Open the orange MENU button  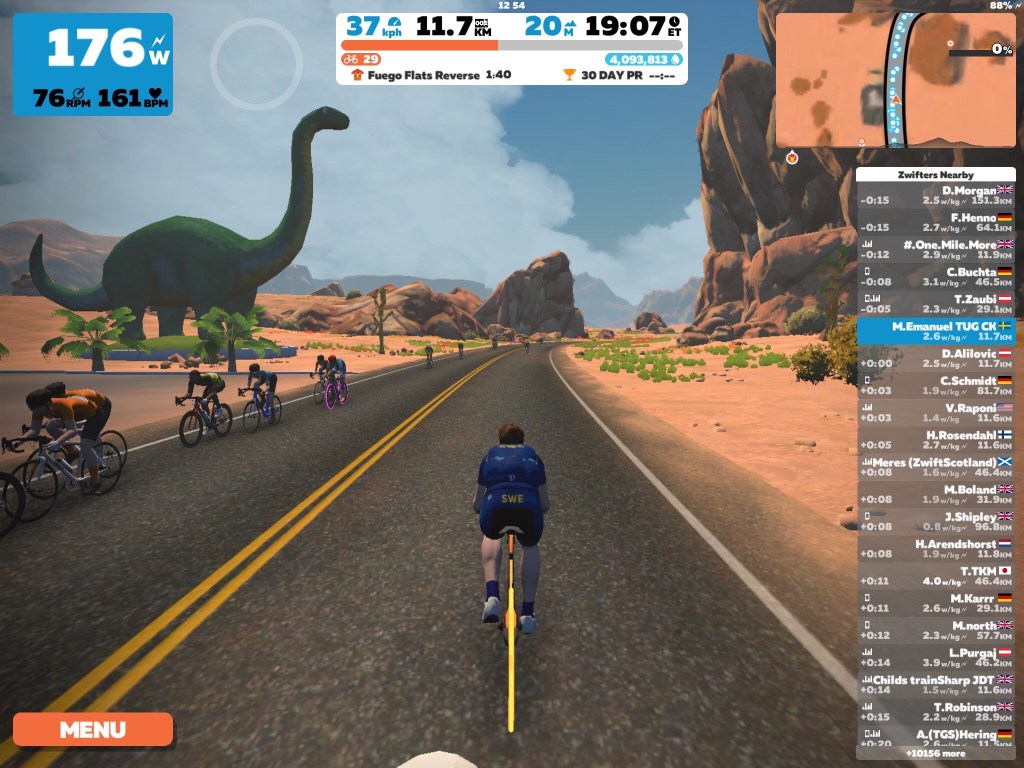[92, 729]
